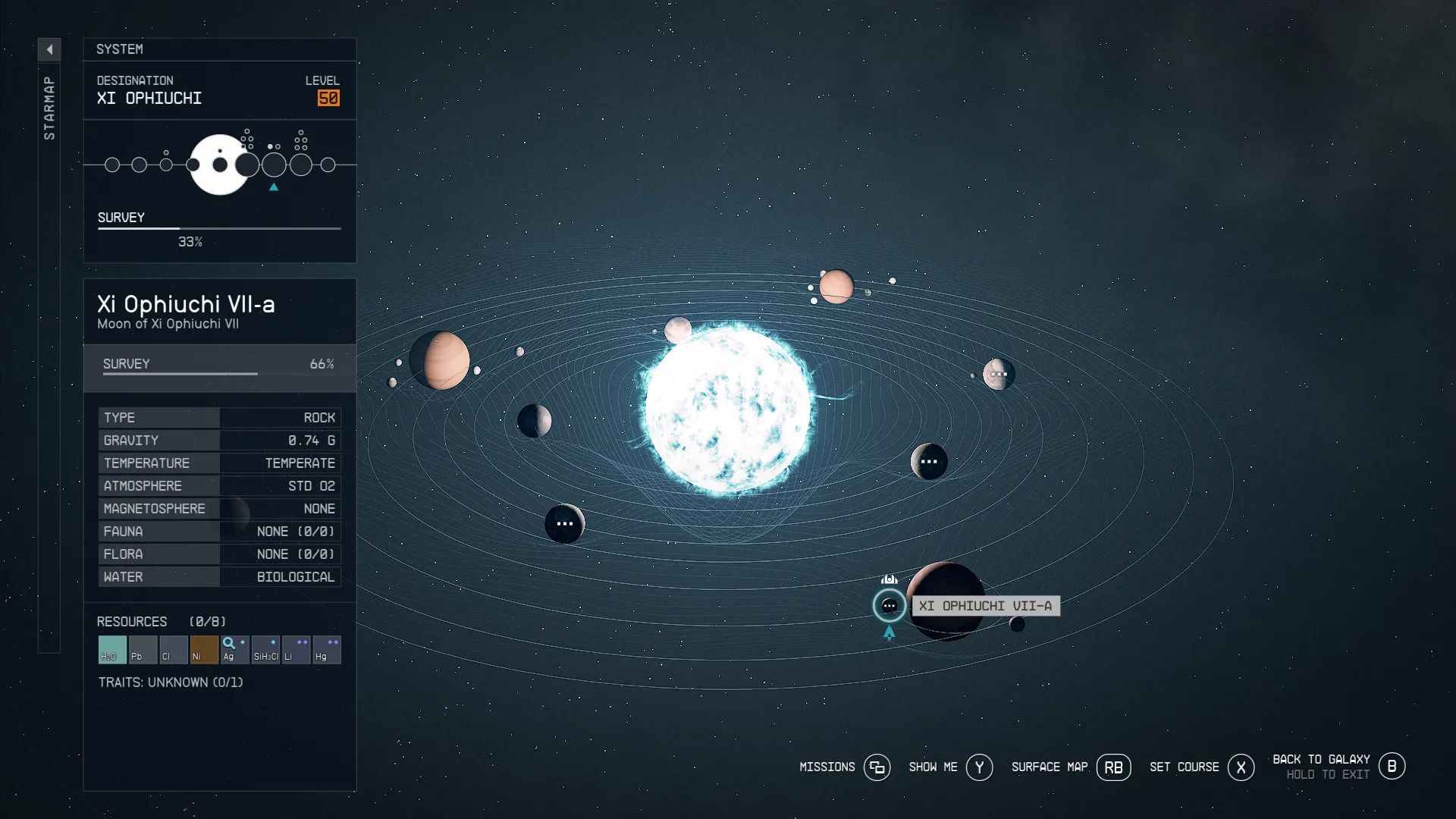Image resolution: width=1456 pixels, height=819 pixels.
Task: Click the Hg mercury resource icon
Action: coord(326,649)
